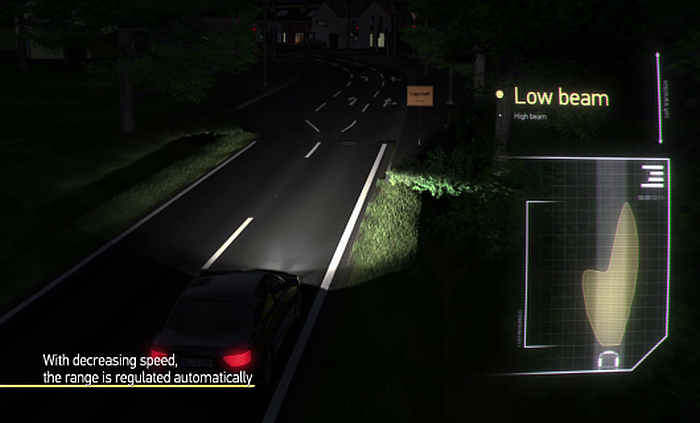Select the car icon below the beam diagram

point(607,359)
